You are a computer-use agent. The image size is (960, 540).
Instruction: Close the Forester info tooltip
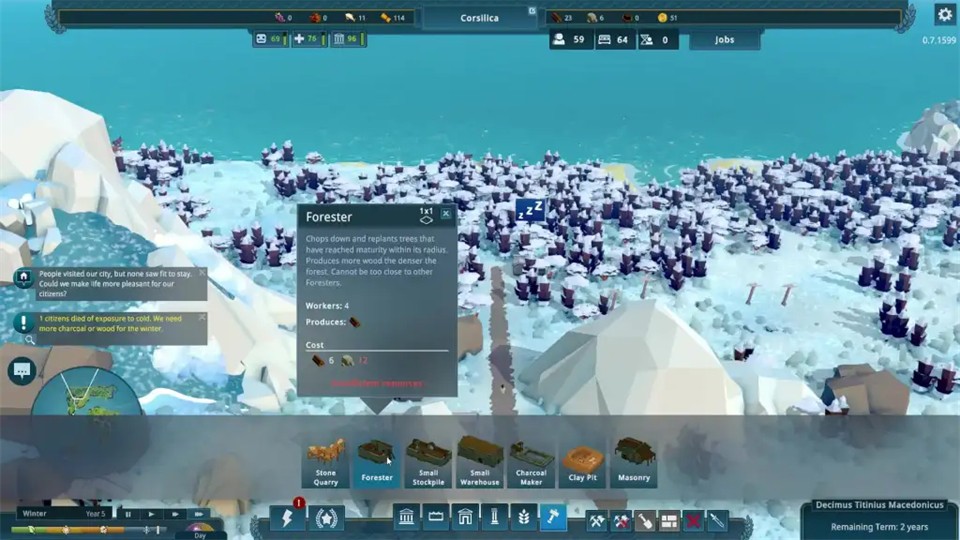click(x=446, y=213)
